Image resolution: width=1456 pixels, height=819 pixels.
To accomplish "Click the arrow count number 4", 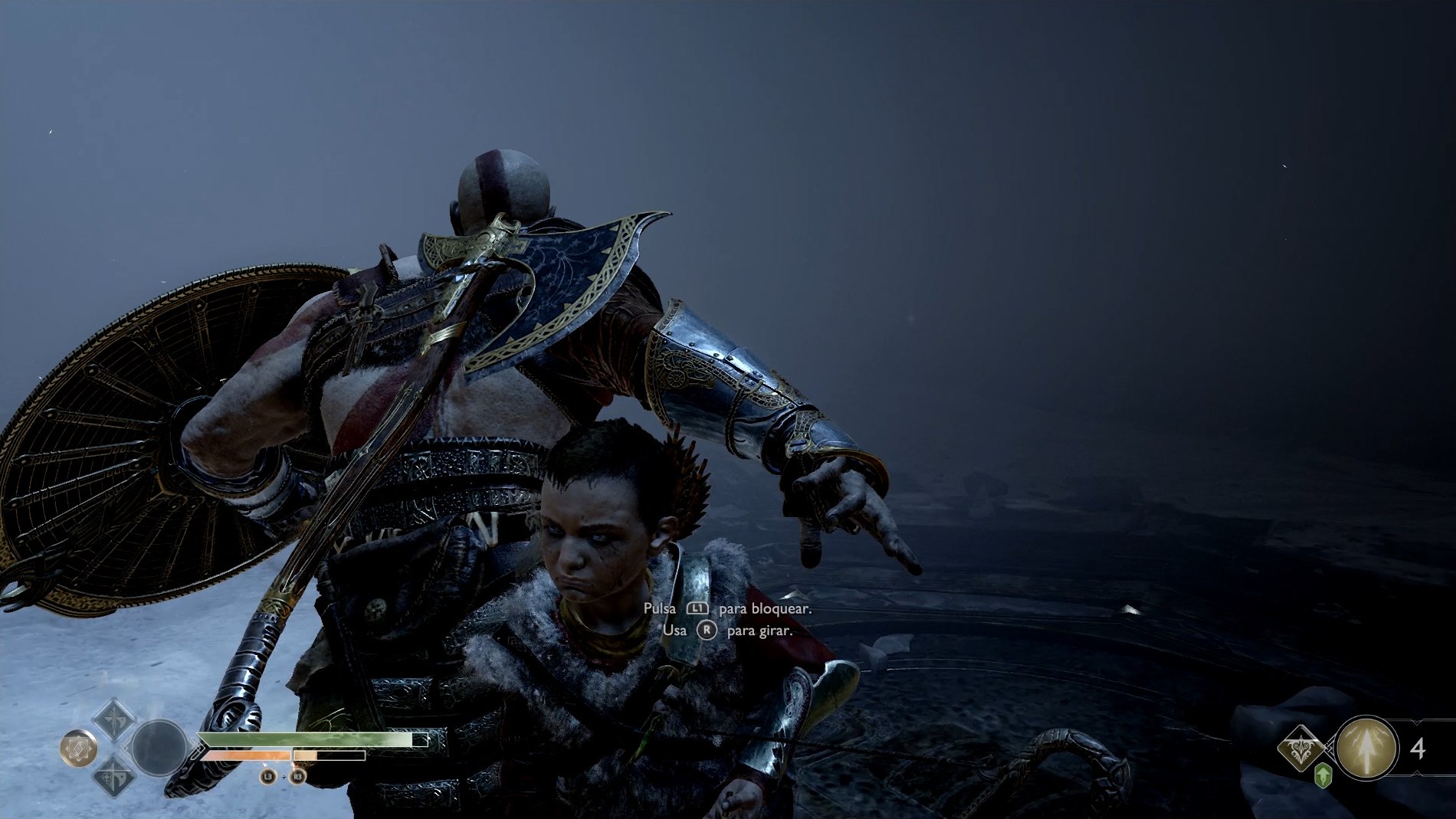I will (1417, 748).
